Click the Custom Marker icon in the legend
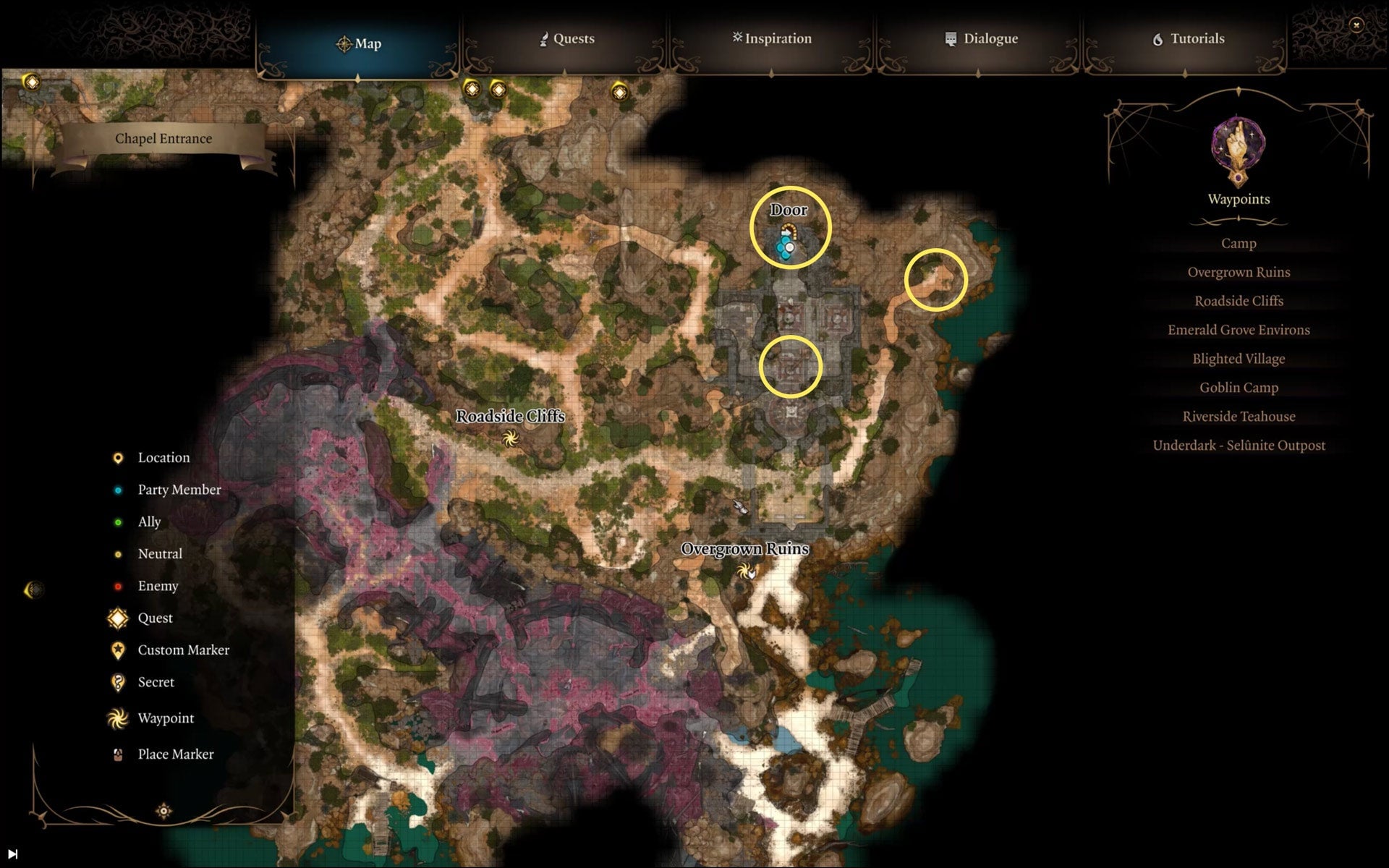 116,650
